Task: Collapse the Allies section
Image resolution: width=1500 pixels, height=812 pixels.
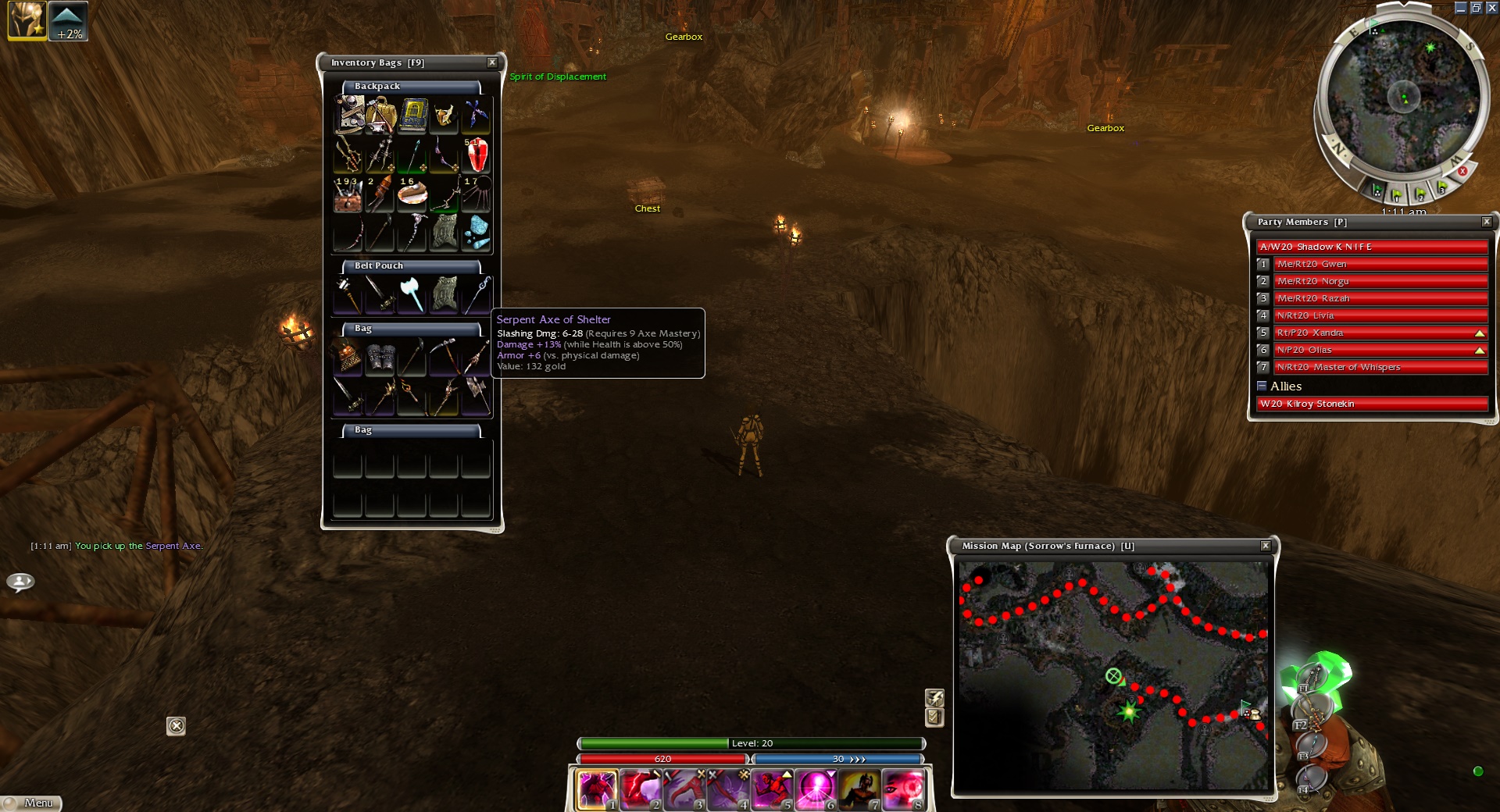Action: pyautogui.click(x=1262, y=386)
